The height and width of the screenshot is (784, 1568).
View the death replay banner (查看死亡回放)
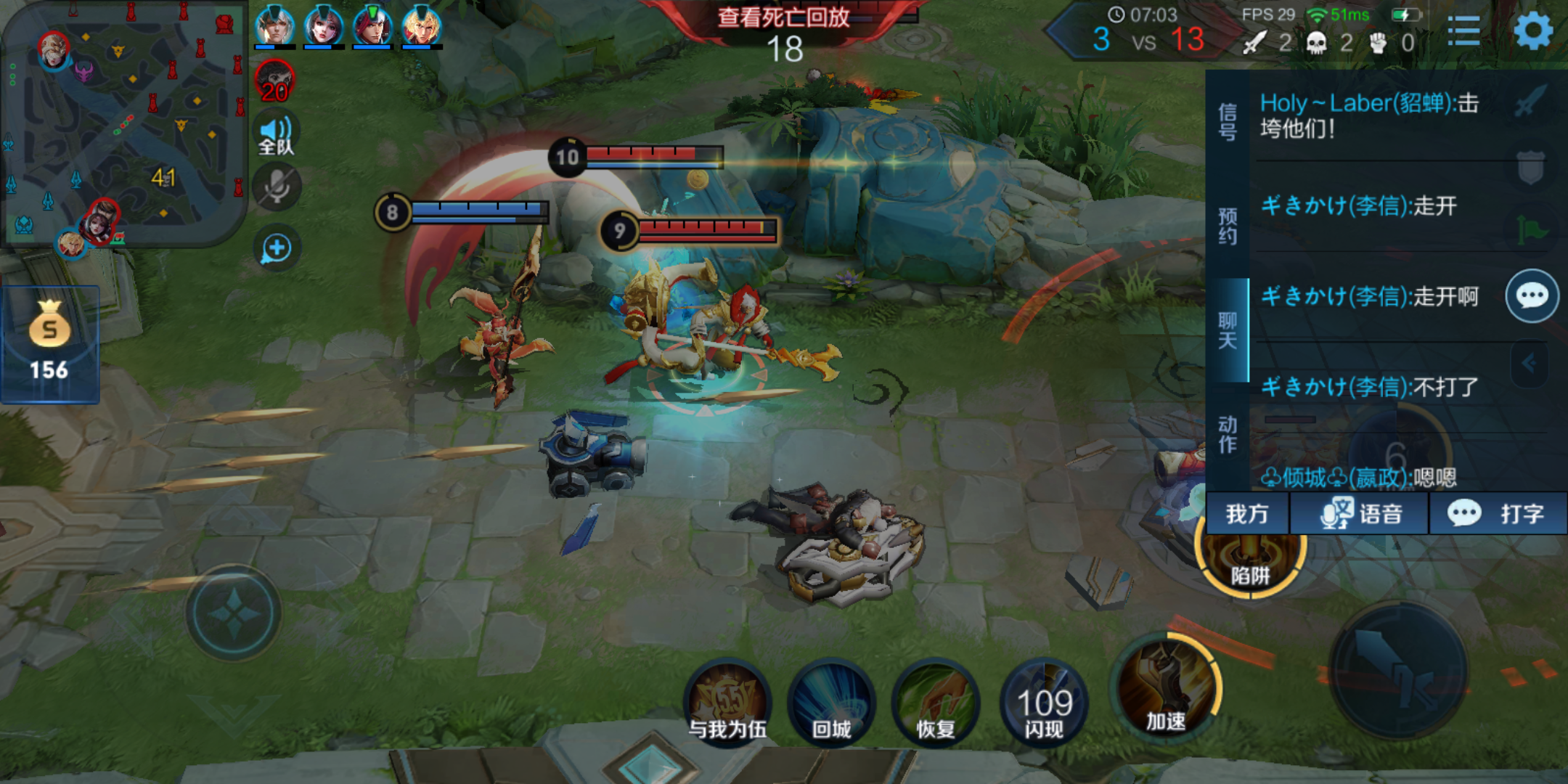click(x=783, y=17)
